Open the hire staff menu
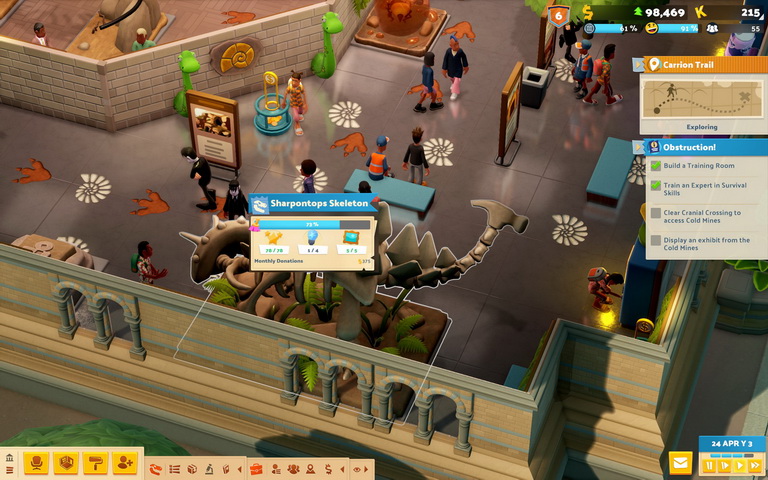This screenshot has width=768, height=480. (124, 463)
